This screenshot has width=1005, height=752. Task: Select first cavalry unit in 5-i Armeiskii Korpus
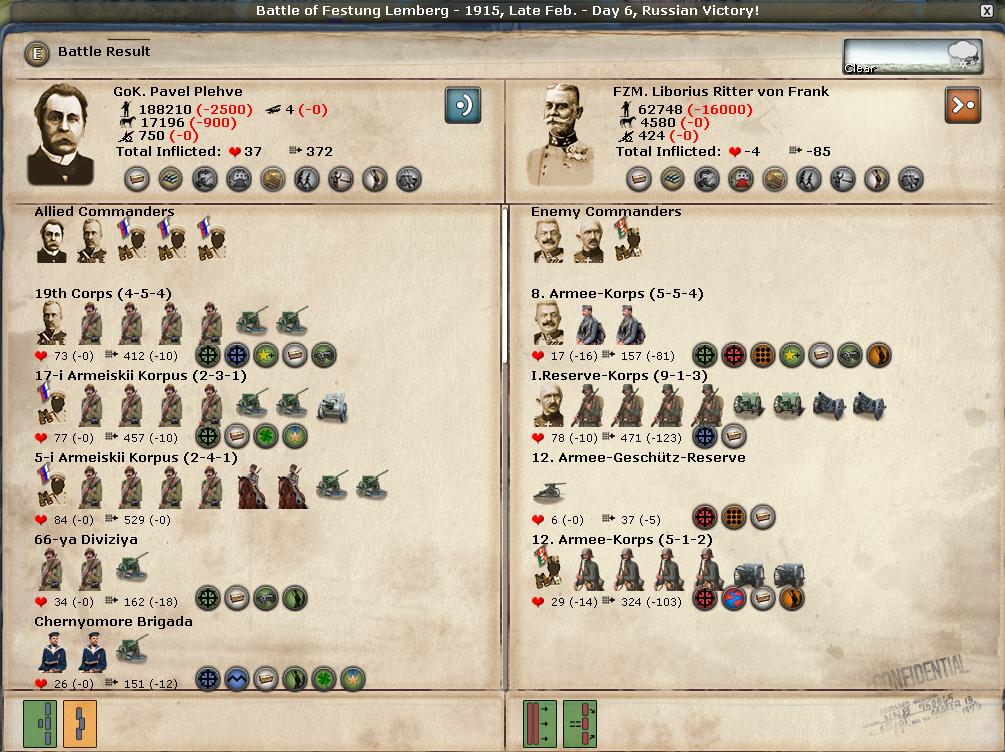pyautogui.click(x=251, y=488)
